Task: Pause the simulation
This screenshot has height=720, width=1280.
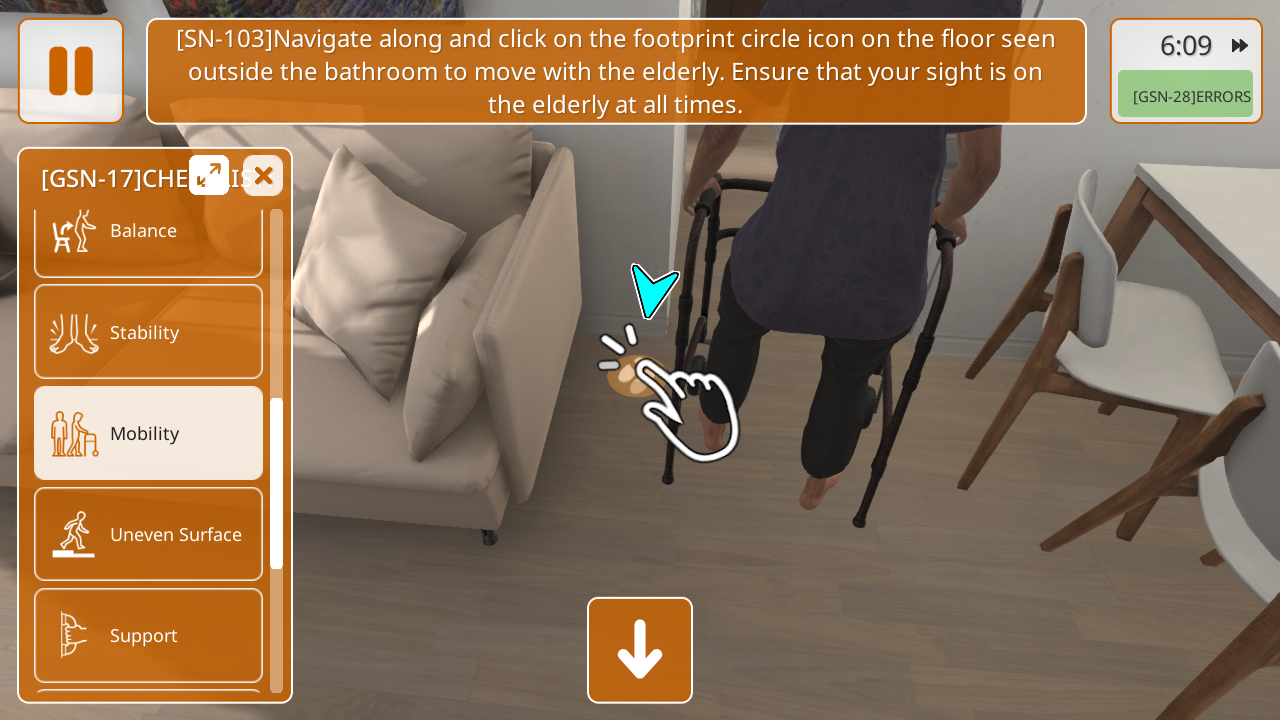Action: tap(71, 71)
